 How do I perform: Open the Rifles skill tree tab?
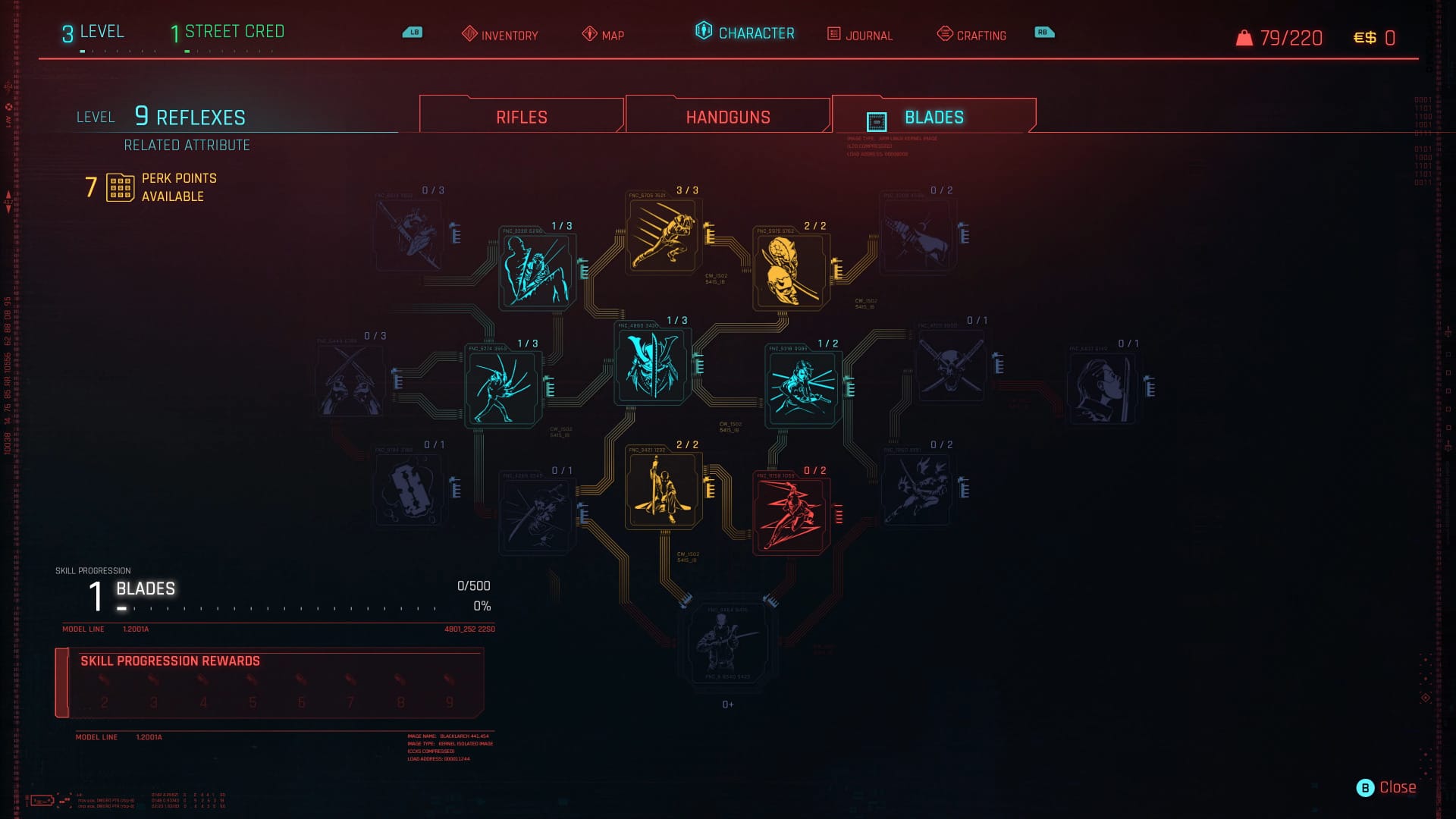[519, 116]
